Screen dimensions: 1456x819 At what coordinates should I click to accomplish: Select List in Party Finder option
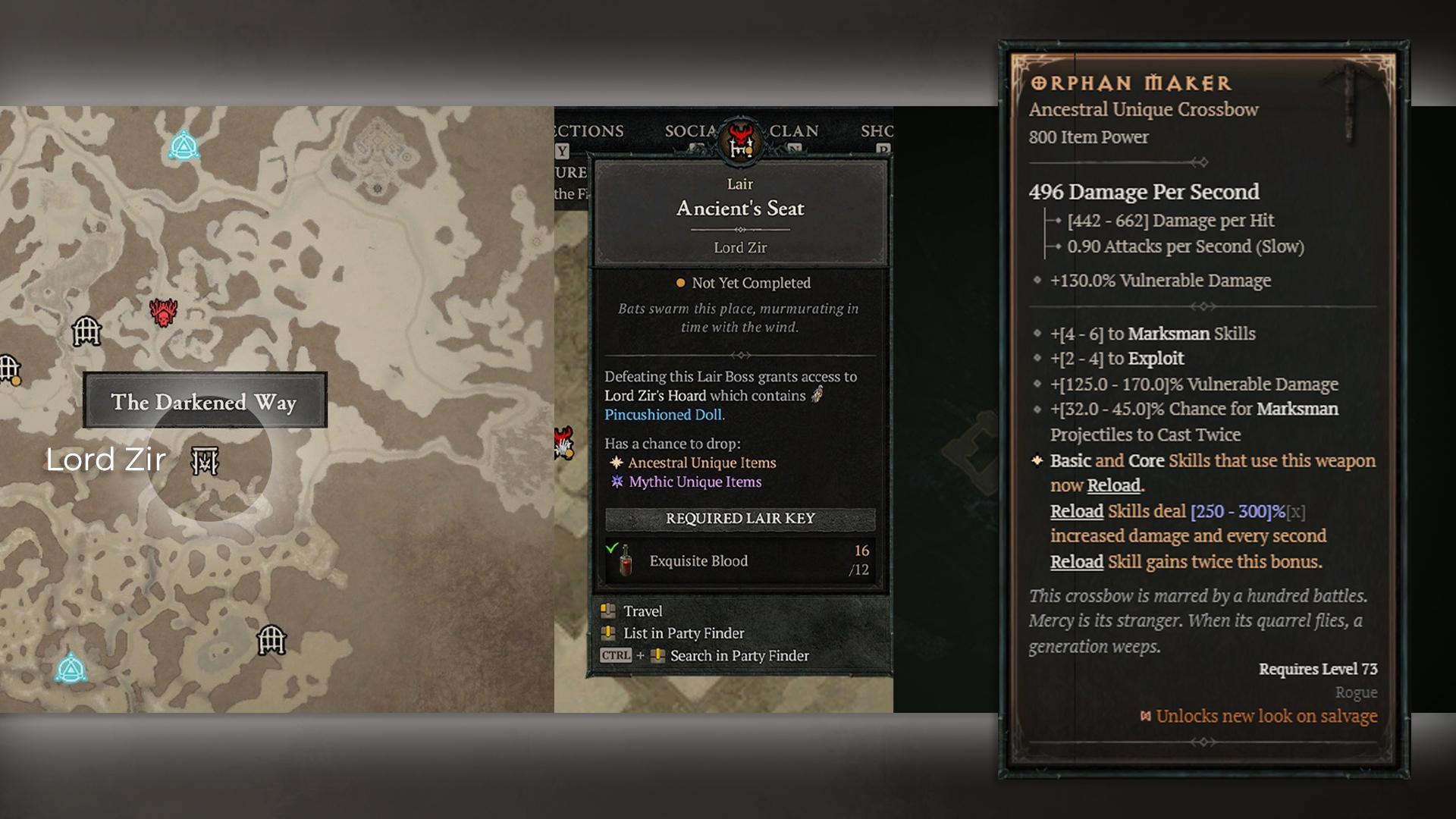click(x=682, y=633)
